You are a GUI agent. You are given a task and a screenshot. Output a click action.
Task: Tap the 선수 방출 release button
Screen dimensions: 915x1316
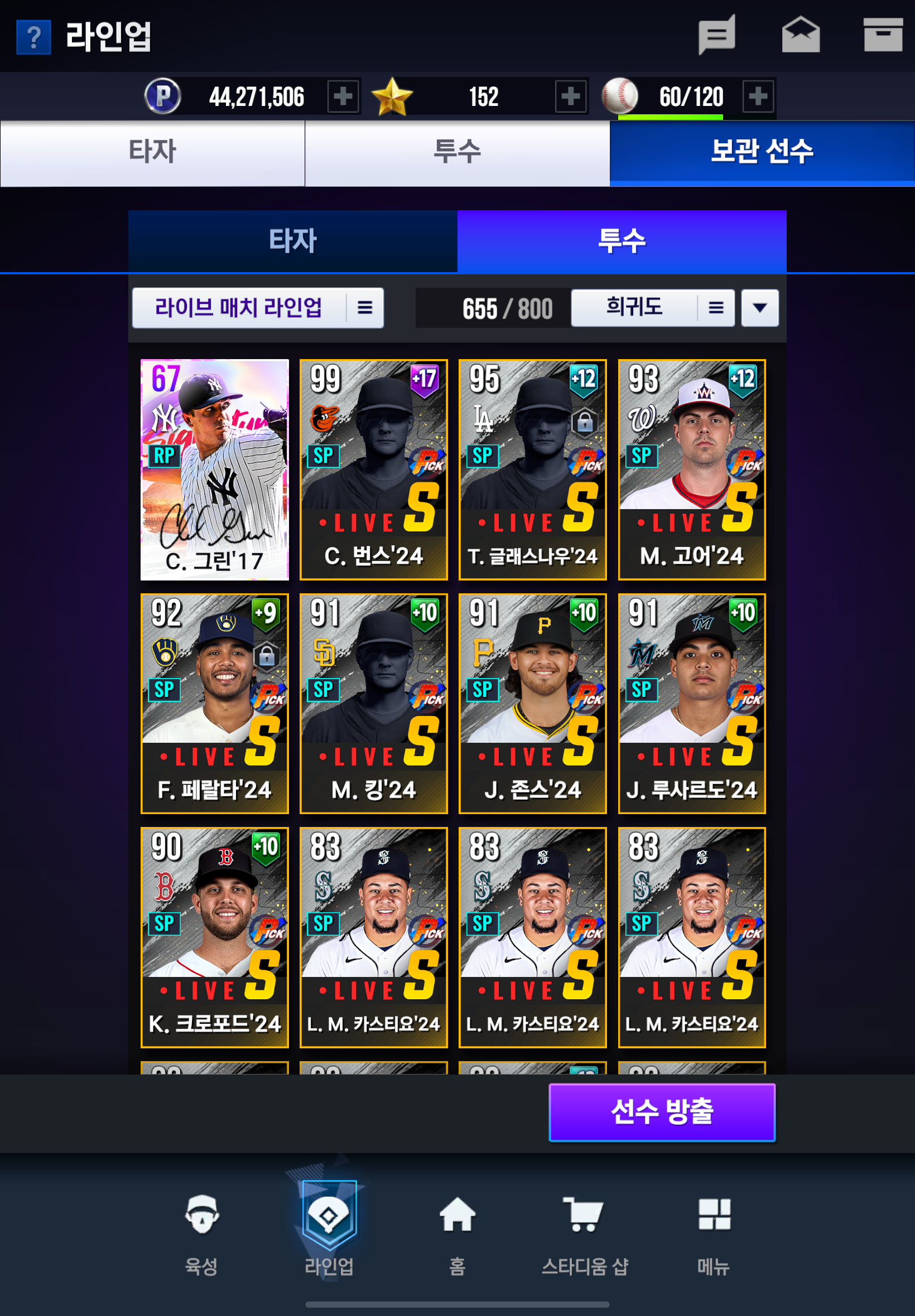pyautogui.click(x=662, y=1111)
